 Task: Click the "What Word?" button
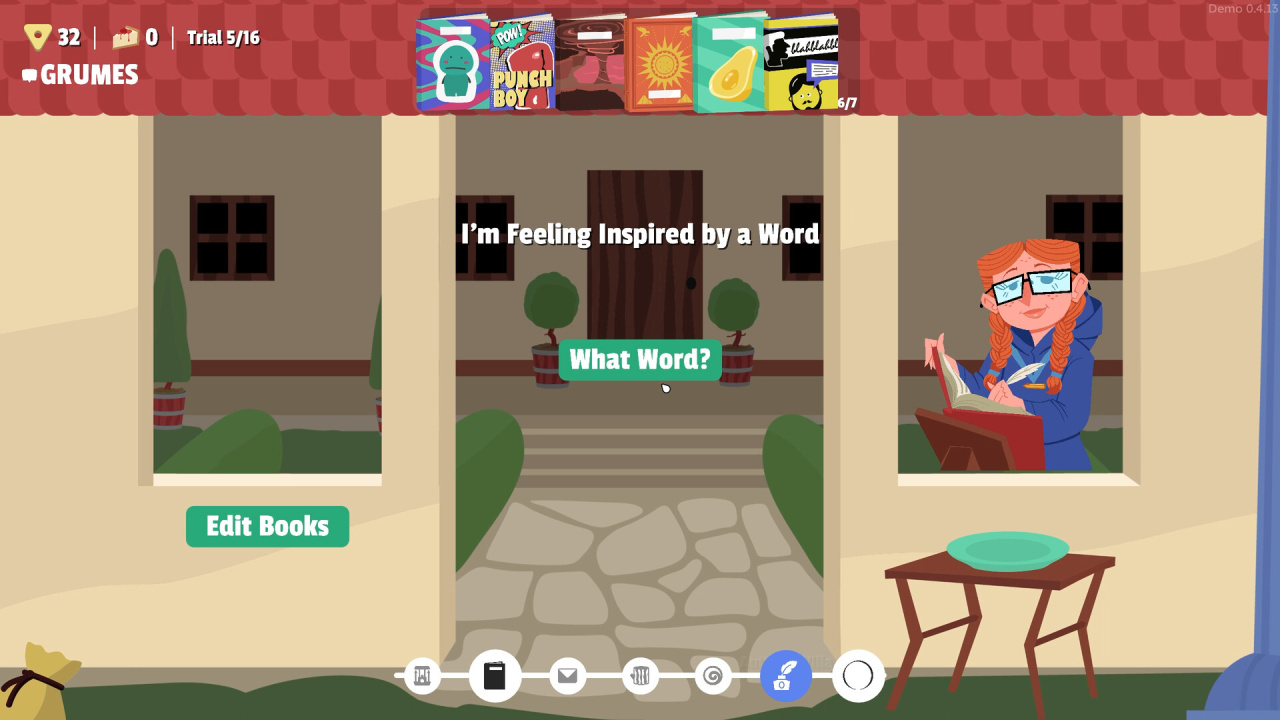point(640,360)
